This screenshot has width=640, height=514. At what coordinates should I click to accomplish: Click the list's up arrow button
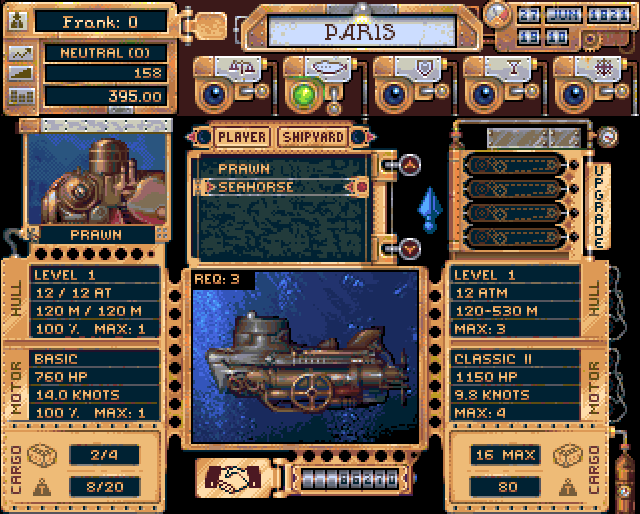click(410, 164)
